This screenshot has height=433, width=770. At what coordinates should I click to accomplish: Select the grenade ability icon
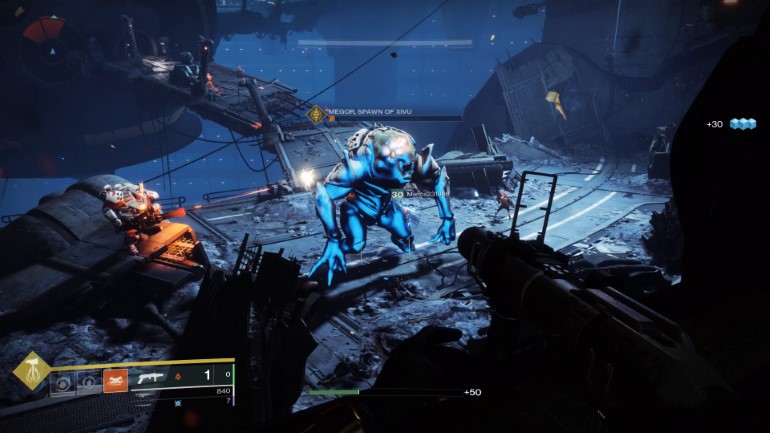[62, 381]
